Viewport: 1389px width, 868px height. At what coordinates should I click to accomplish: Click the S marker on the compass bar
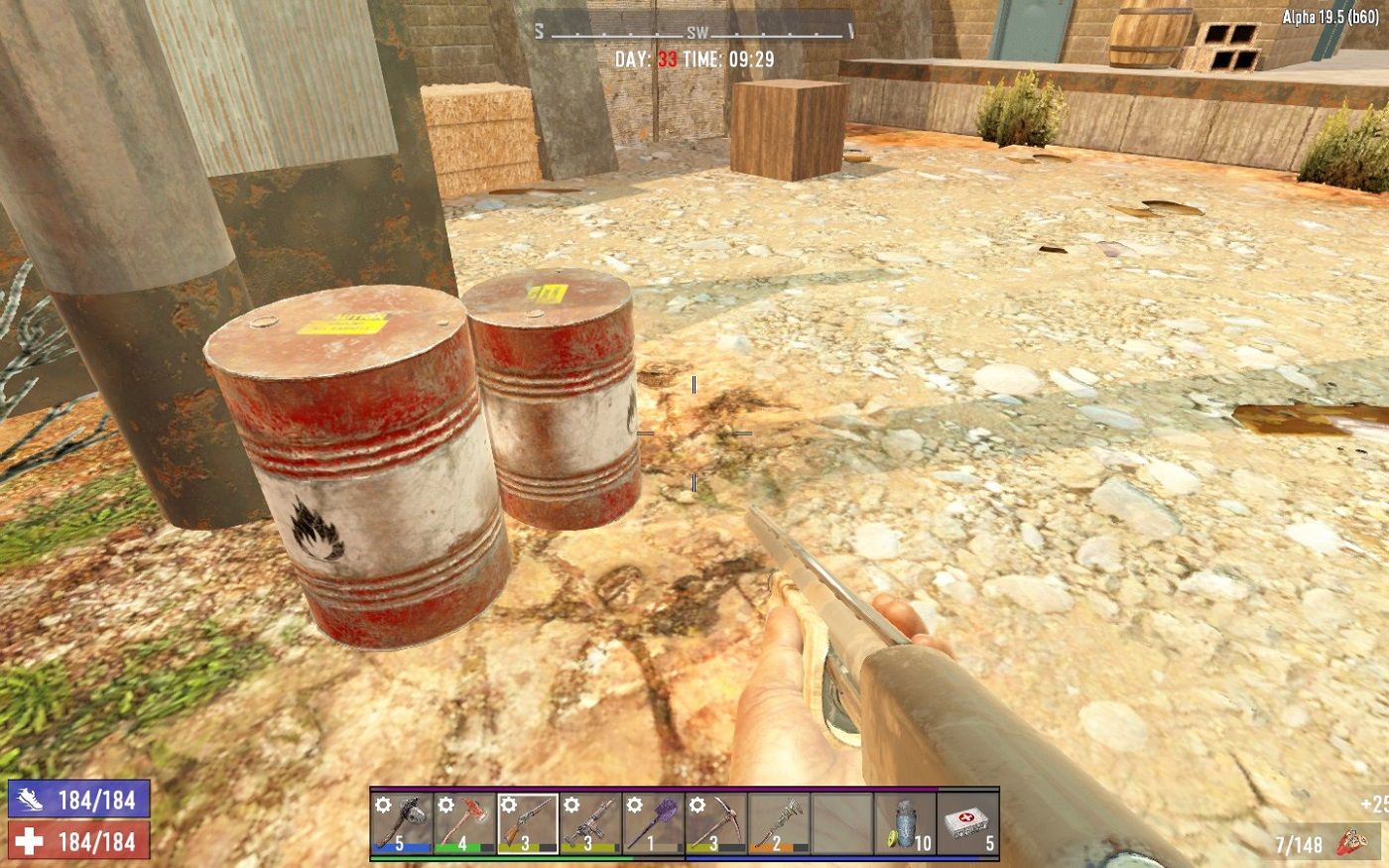click(539, 31)
